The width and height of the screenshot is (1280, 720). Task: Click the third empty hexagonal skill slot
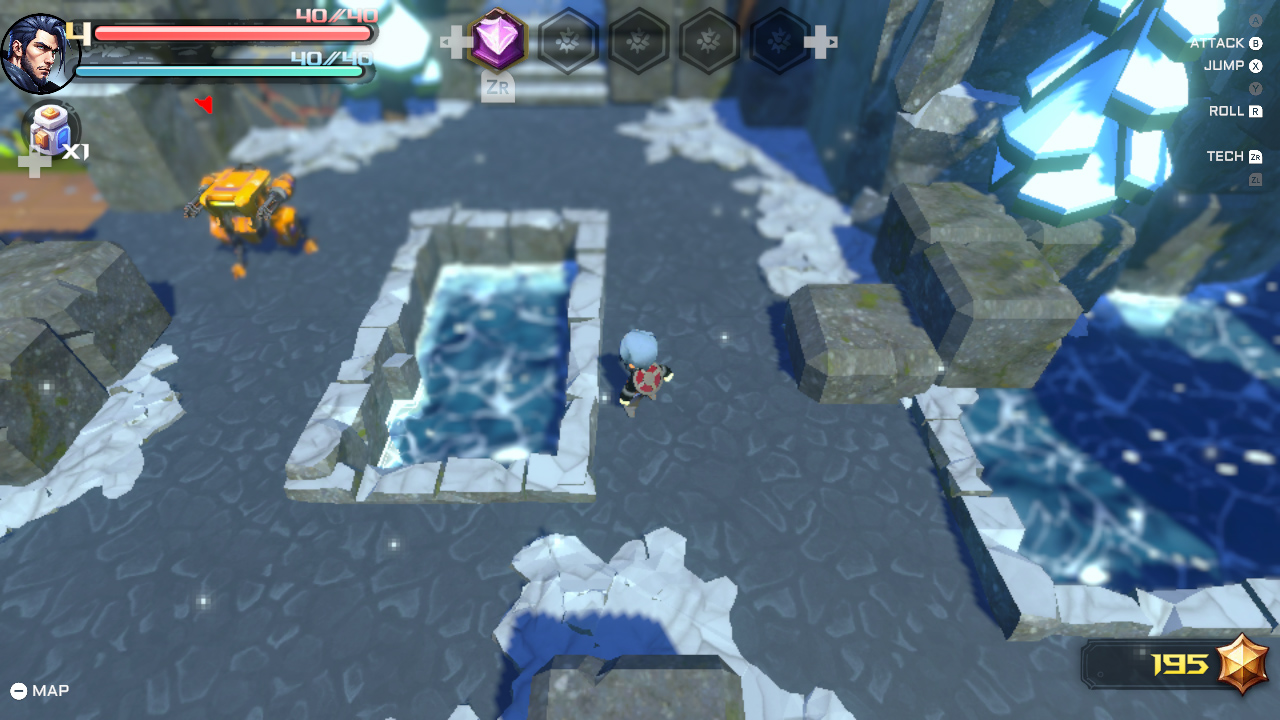709,42
